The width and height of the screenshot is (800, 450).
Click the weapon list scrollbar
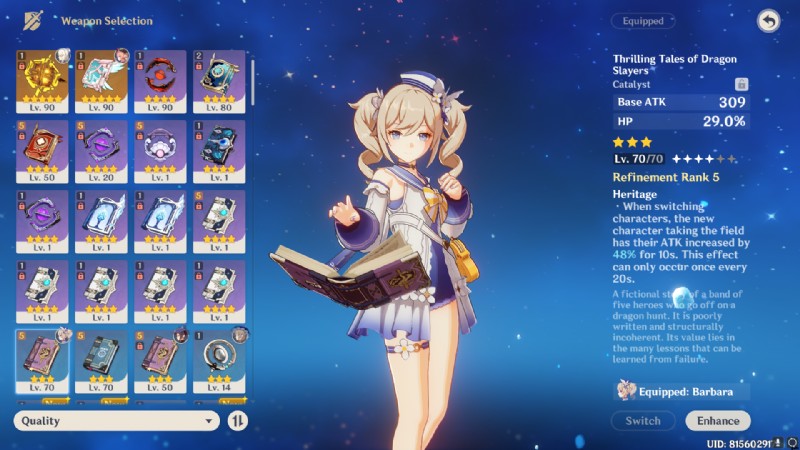pyautogui.click(x=252, y=90)
